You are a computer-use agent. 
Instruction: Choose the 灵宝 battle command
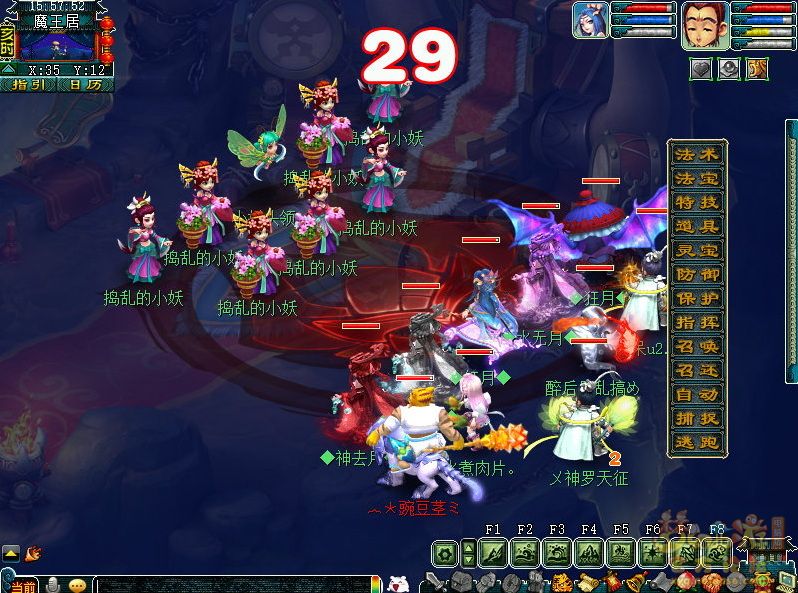[x=697, y=251]
